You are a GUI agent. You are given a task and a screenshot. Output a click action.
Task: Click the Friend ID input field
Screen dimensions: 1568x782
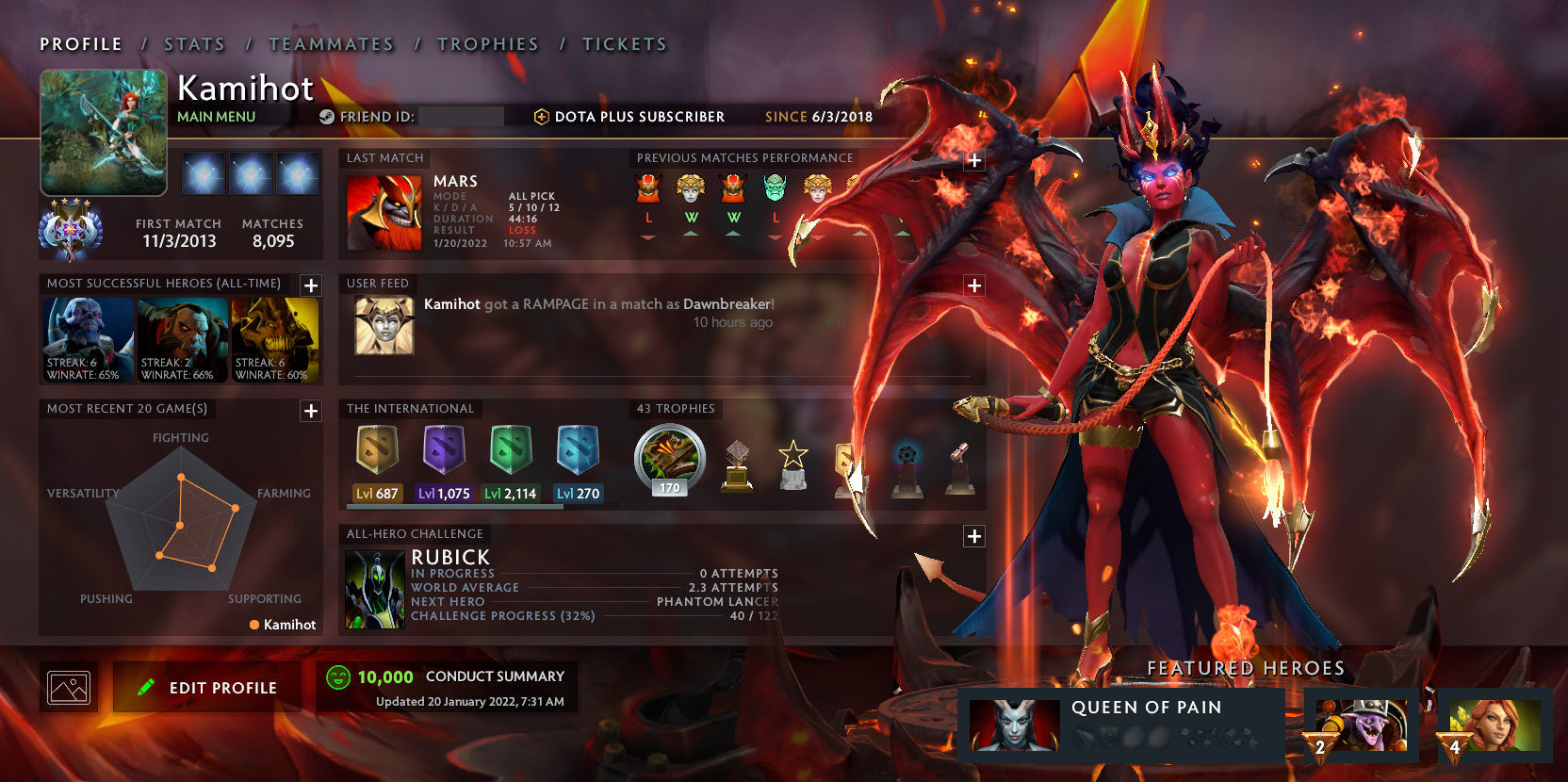point(462,117)
